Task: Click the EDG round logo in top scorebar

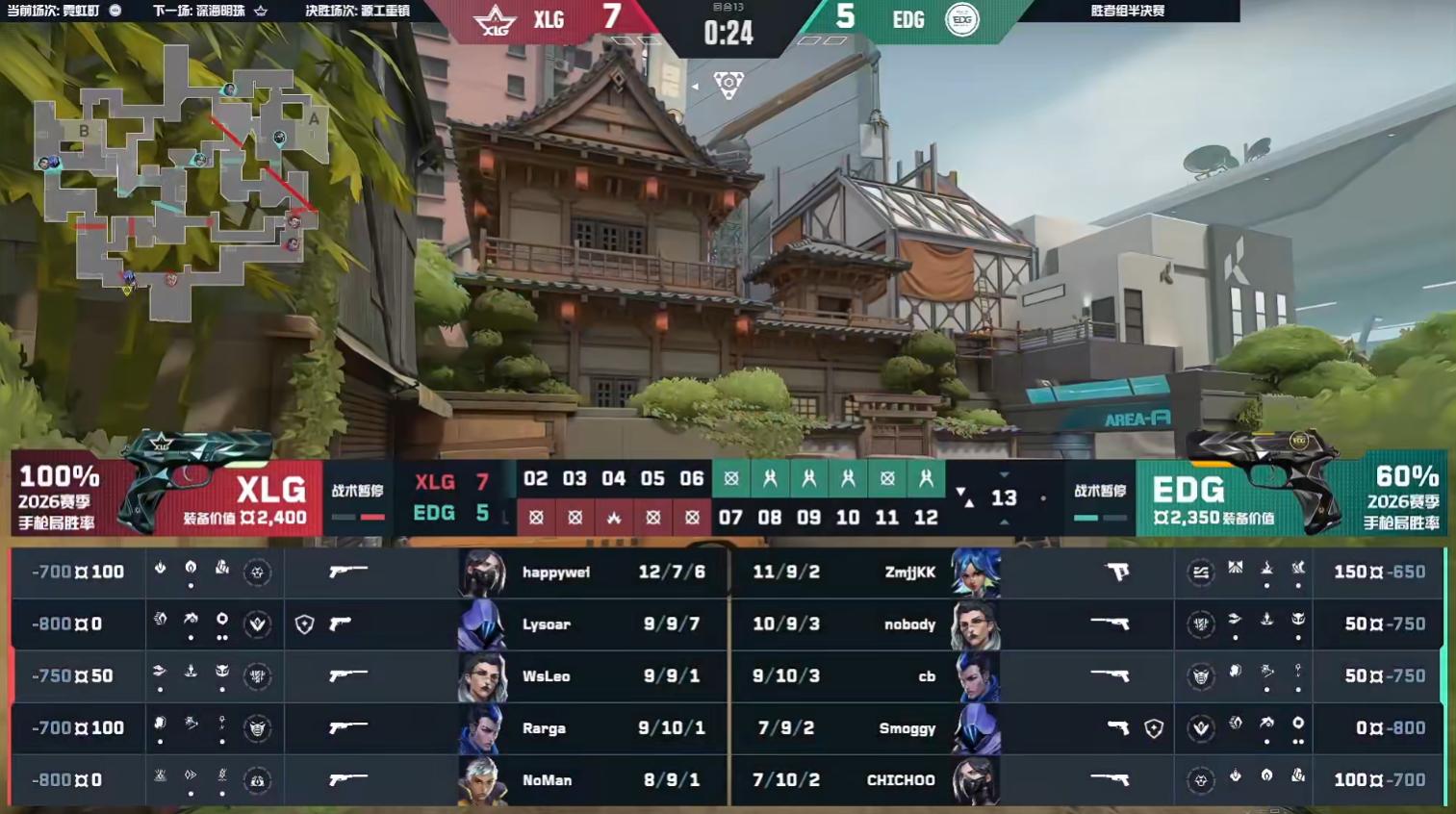Action: (x=961, y=20)
